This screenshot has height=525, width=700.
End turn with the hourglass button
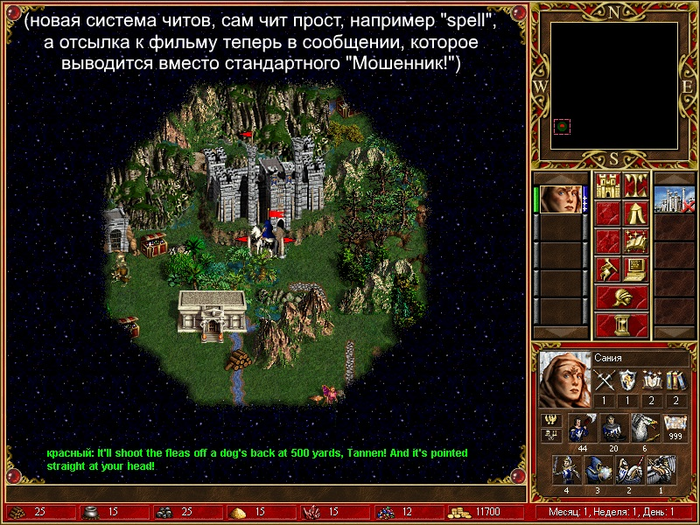622,325
